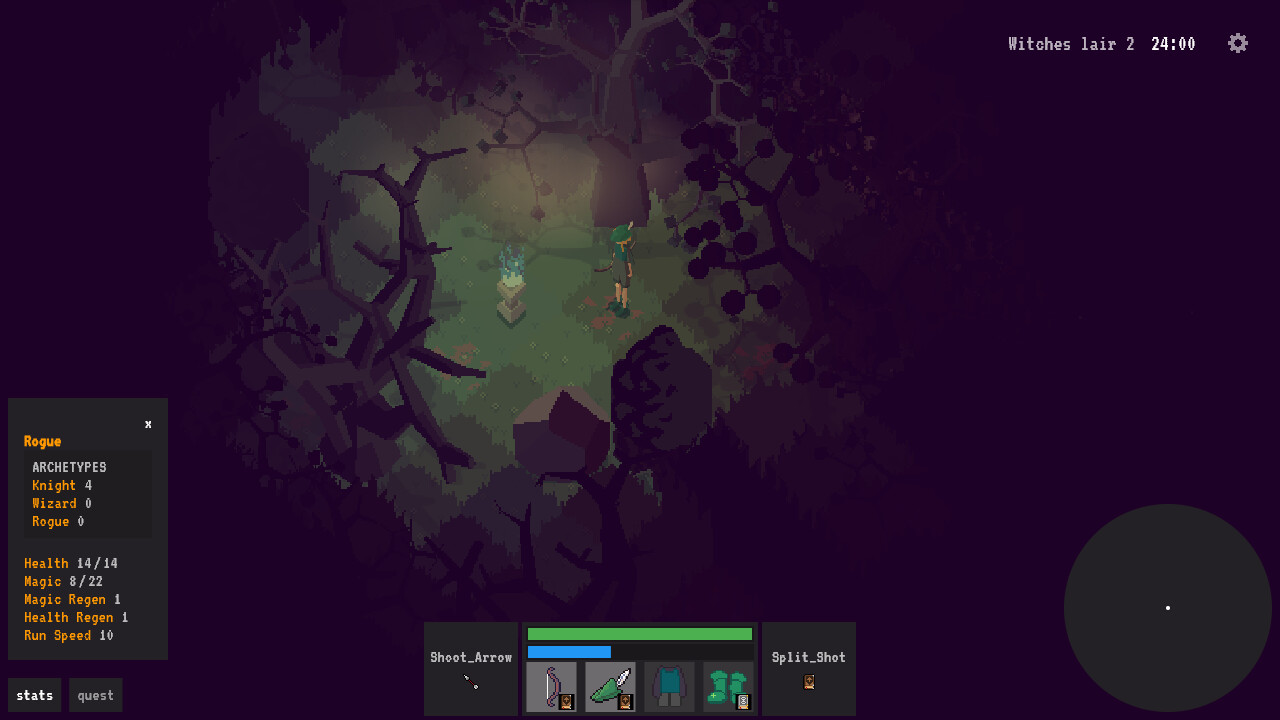This screenshot has height=720, width=1280.
Task: Click the scroll badge on the boots slot
Action: [740, 700]
